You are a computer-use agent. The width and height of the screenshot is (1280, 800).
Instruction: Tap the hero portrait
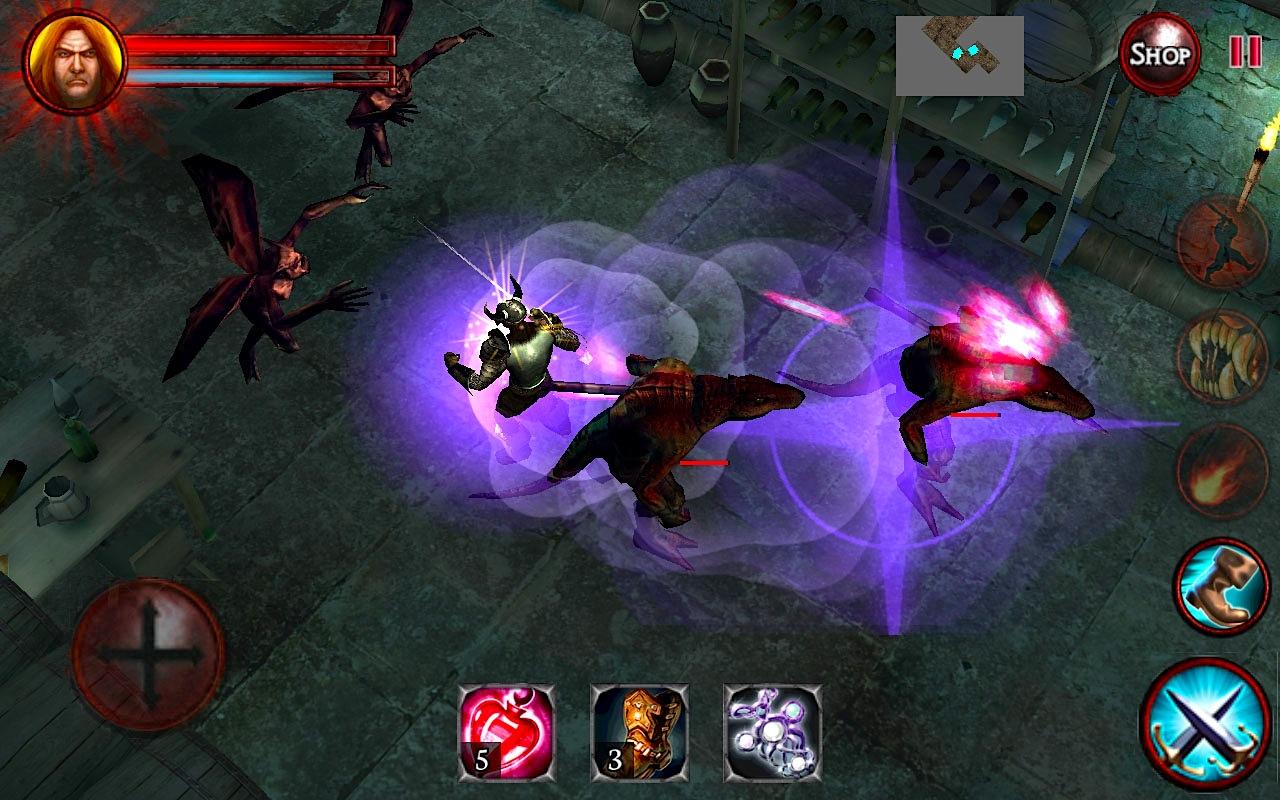[x=75, y=62]
